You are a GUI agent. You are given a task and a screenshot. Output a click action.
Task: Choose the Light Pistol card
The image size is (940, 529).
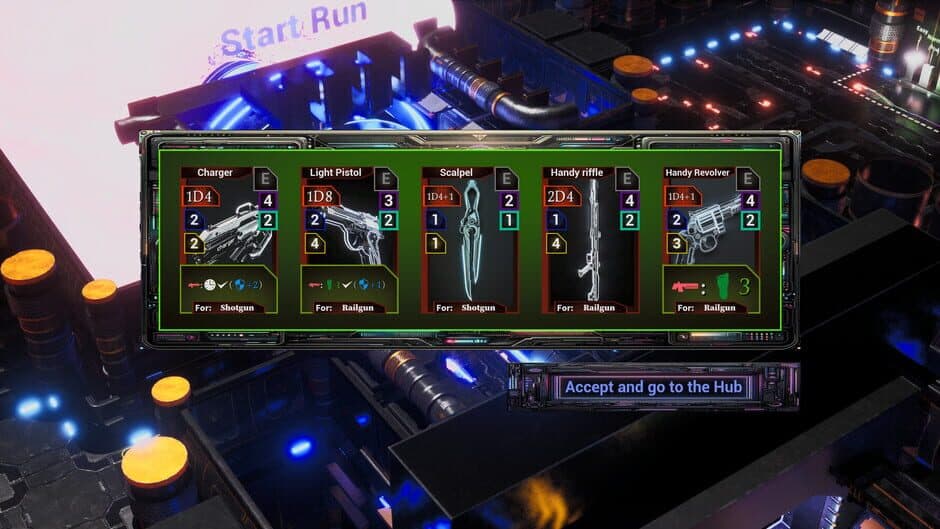click(x=349, y=240)
